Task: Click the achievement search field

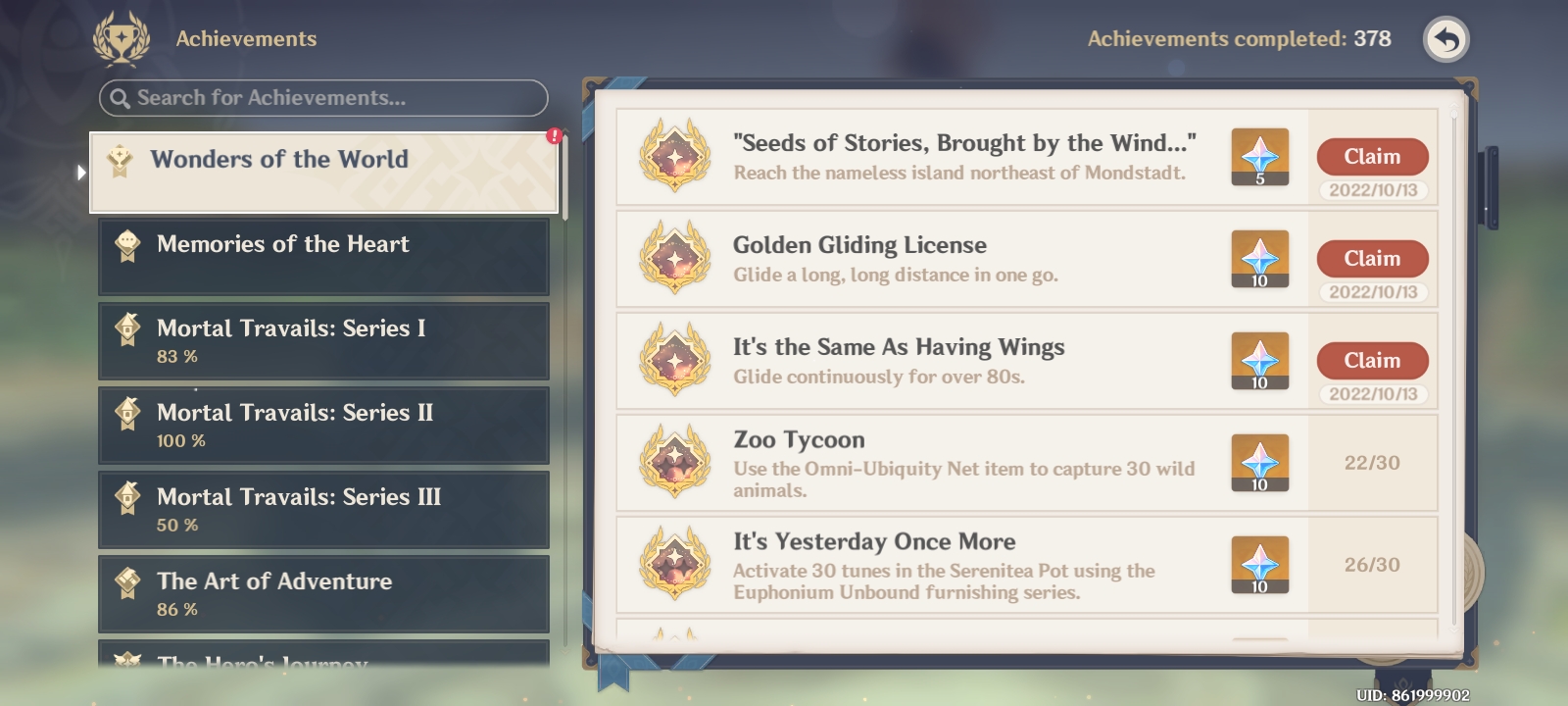Action: 323,99
